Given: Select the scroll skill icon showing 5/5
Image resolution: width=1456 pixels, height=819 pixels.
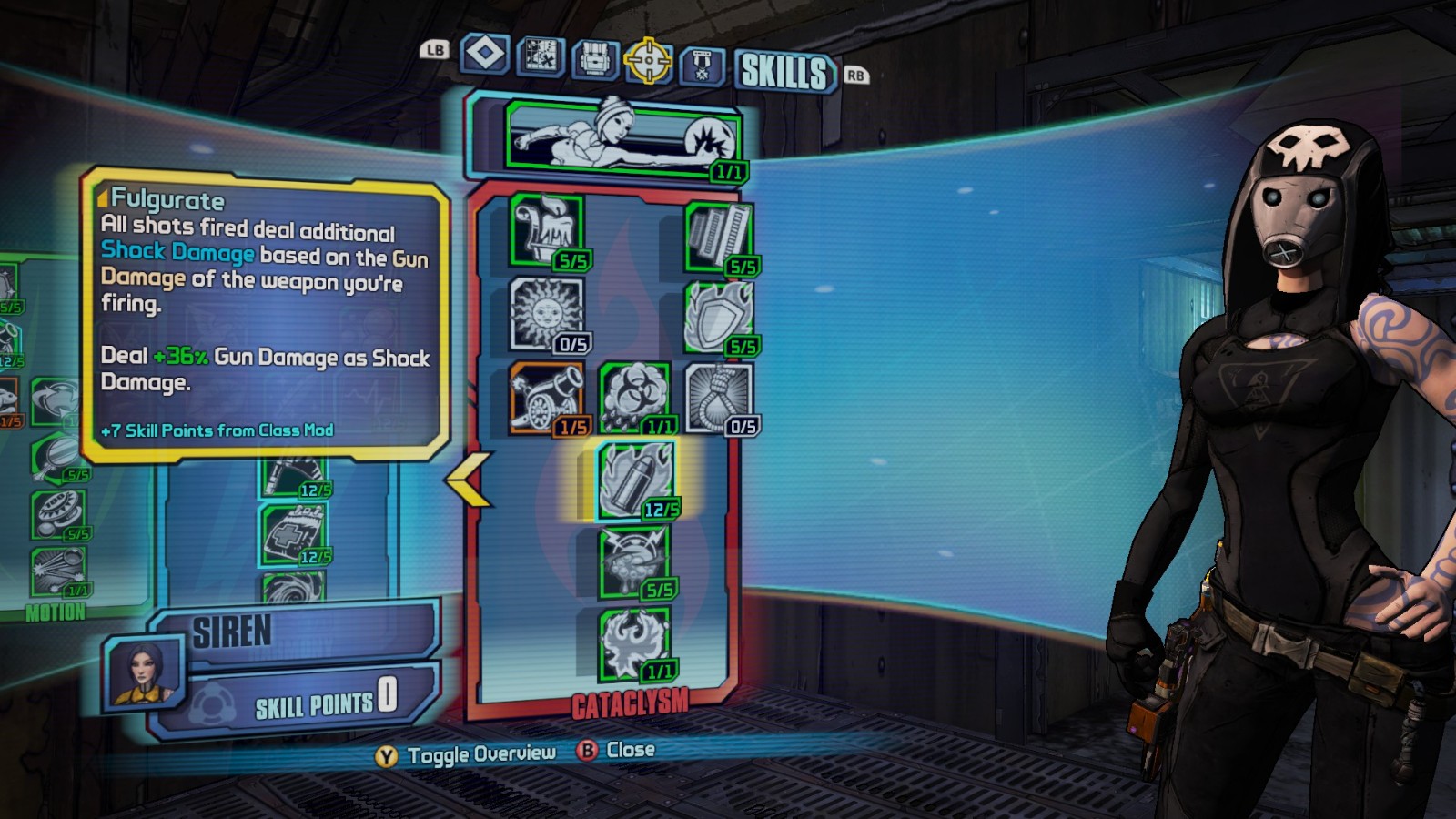Looking at the screenshot, I should pos(546,231).
